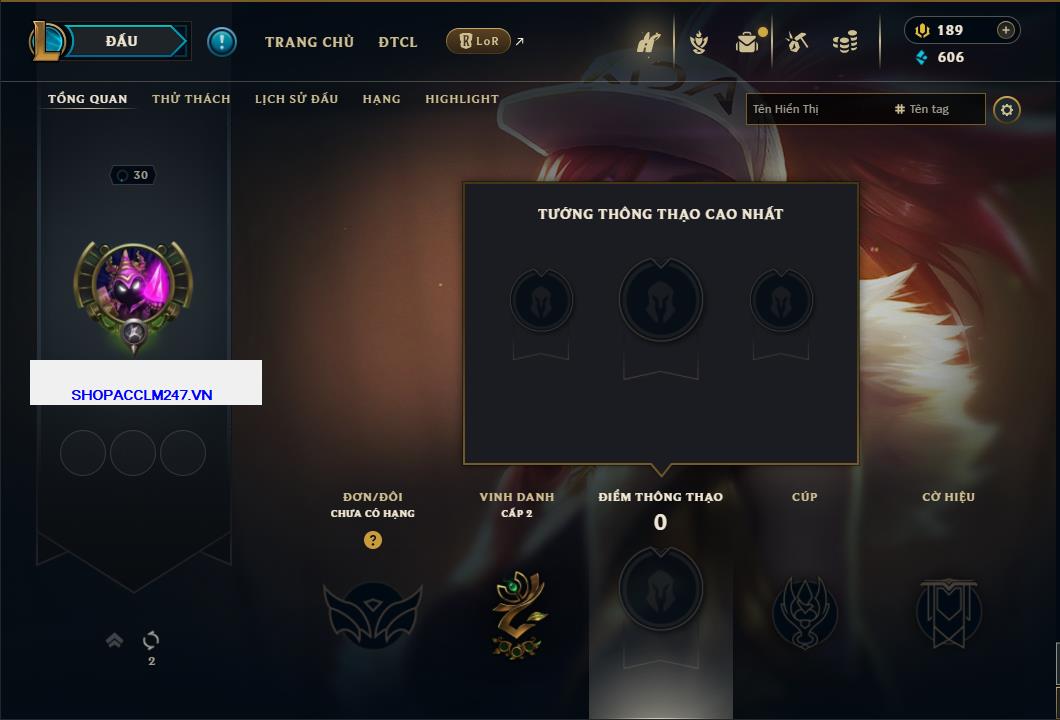Select the HẠNG tab
This screenshot has width=1060, height=720.
[381, 99]
